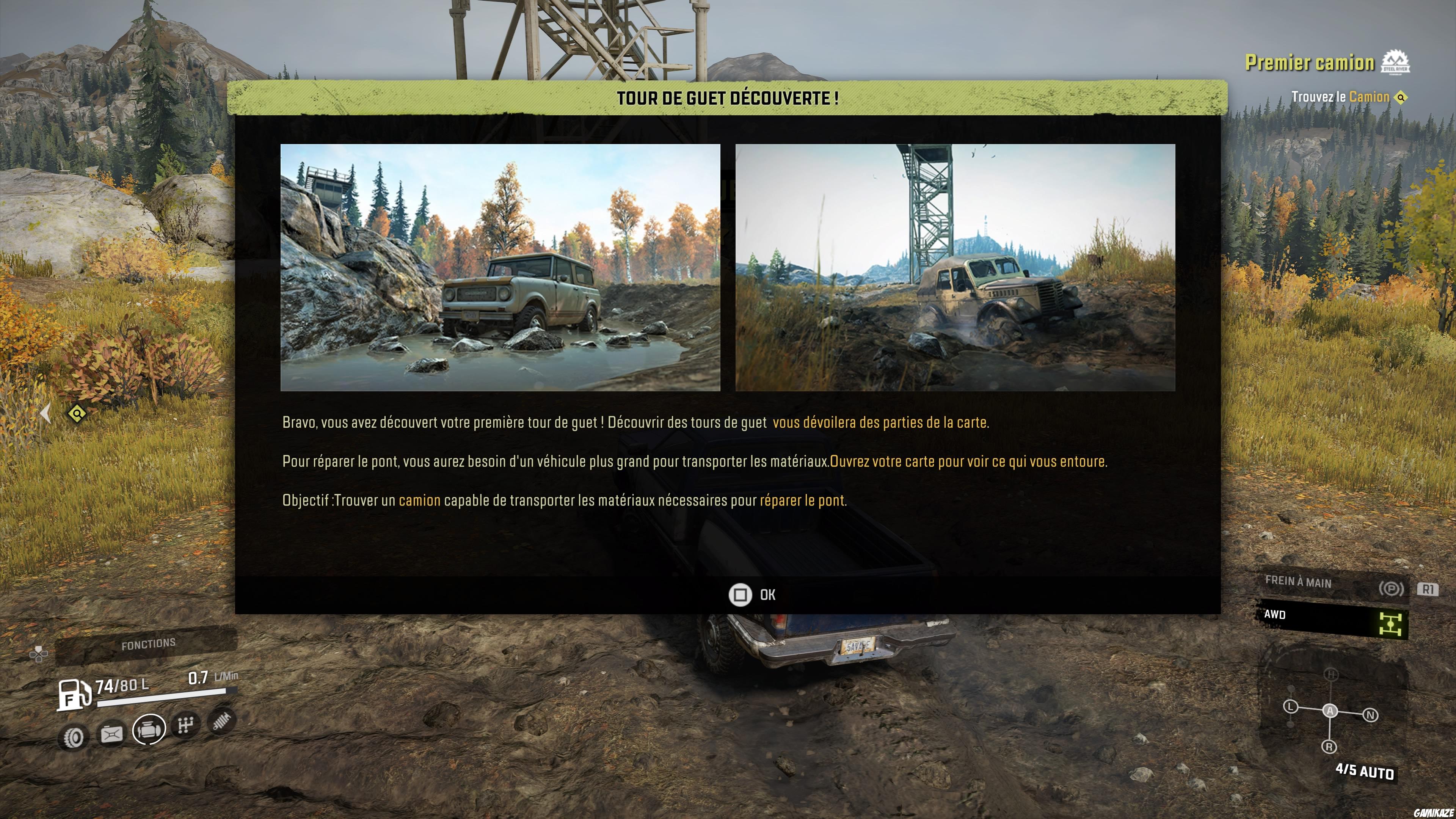
Task: Shift to the A automatic gear
Action: pyautogui.click(x=1330, y=711)
